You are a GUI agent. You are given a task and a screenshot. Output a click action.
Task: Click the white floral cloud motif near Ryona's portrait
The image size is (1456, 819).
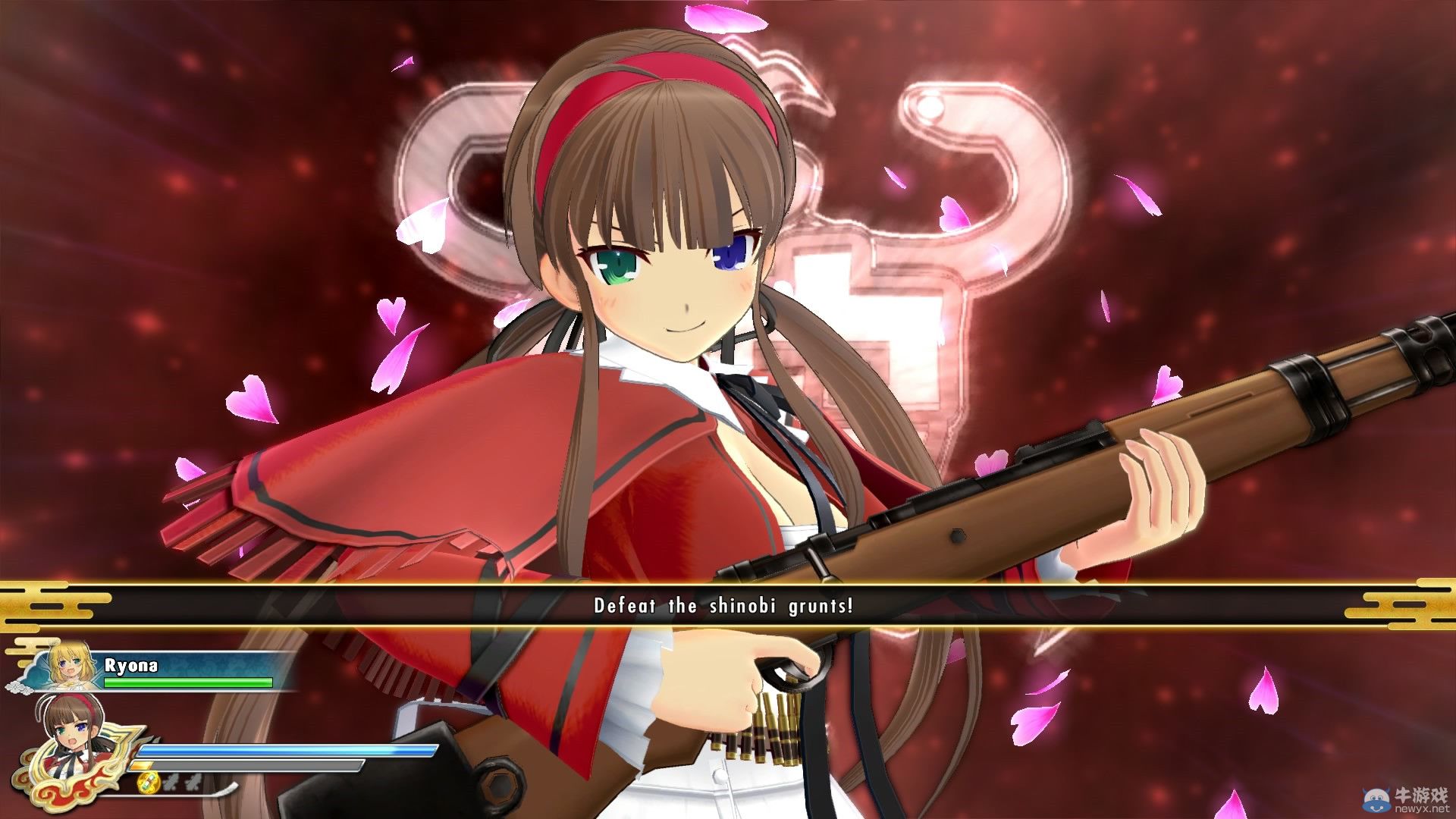point(17,685)
